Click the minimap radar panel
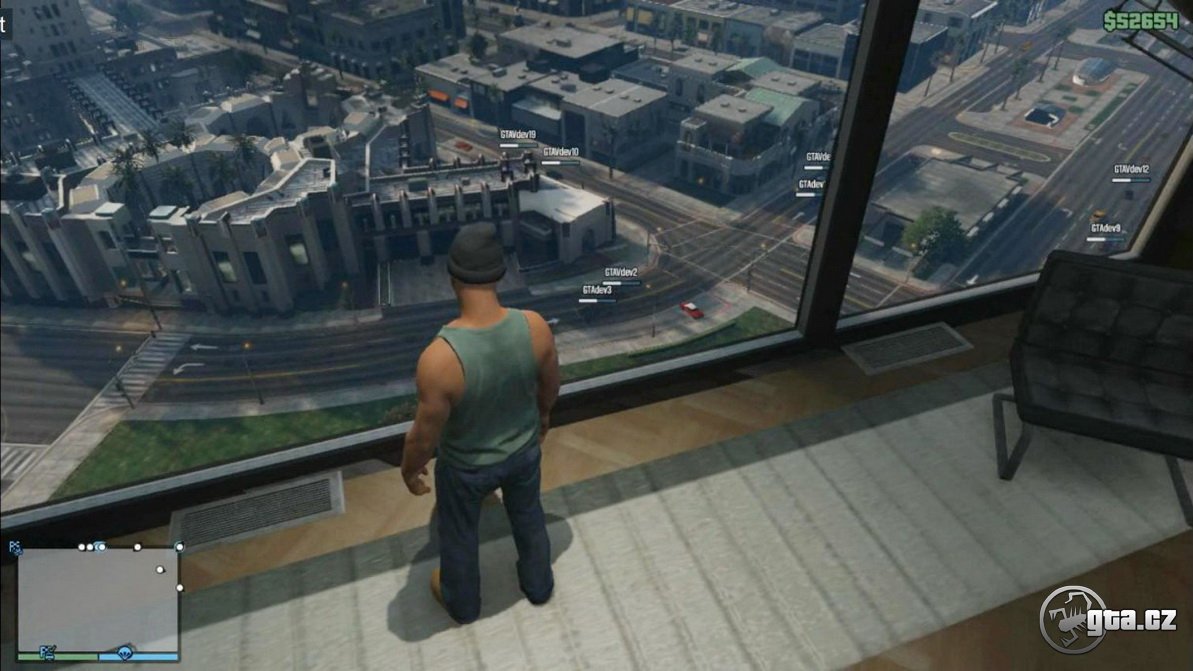1193x671 pixels. [98, 599]
